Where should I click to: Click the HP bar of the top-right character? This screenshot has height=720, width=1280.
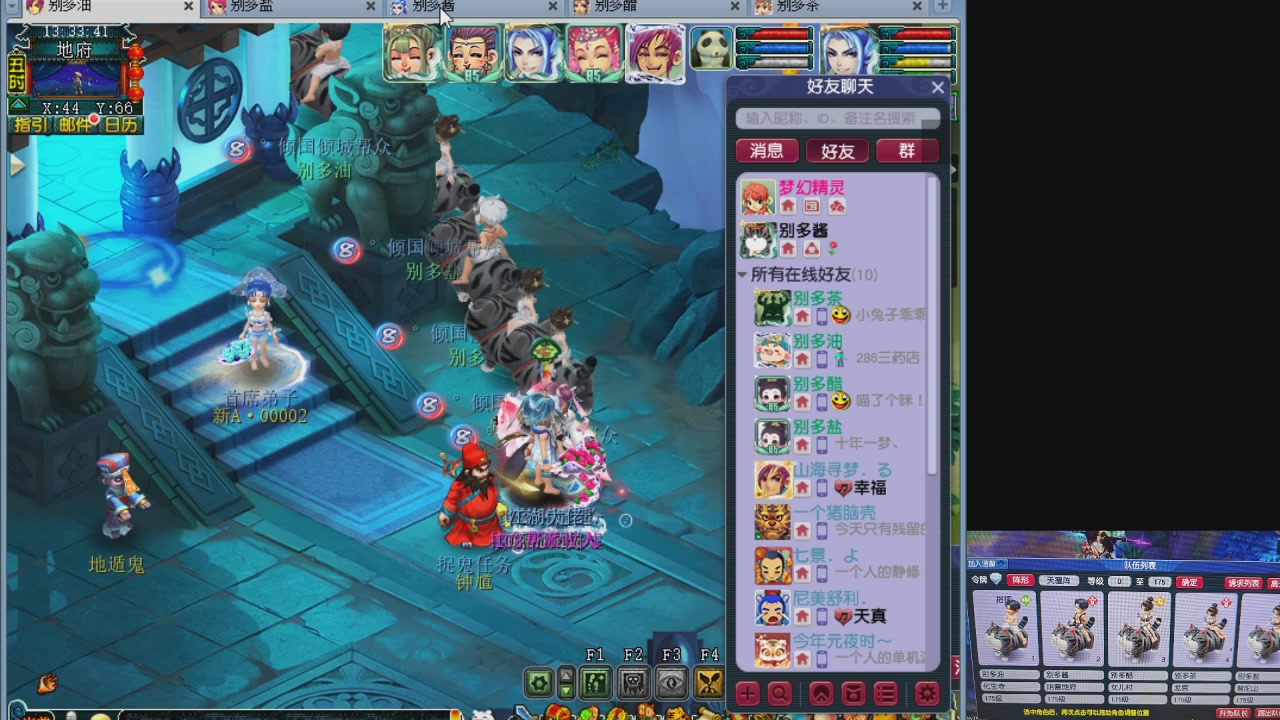925,33
